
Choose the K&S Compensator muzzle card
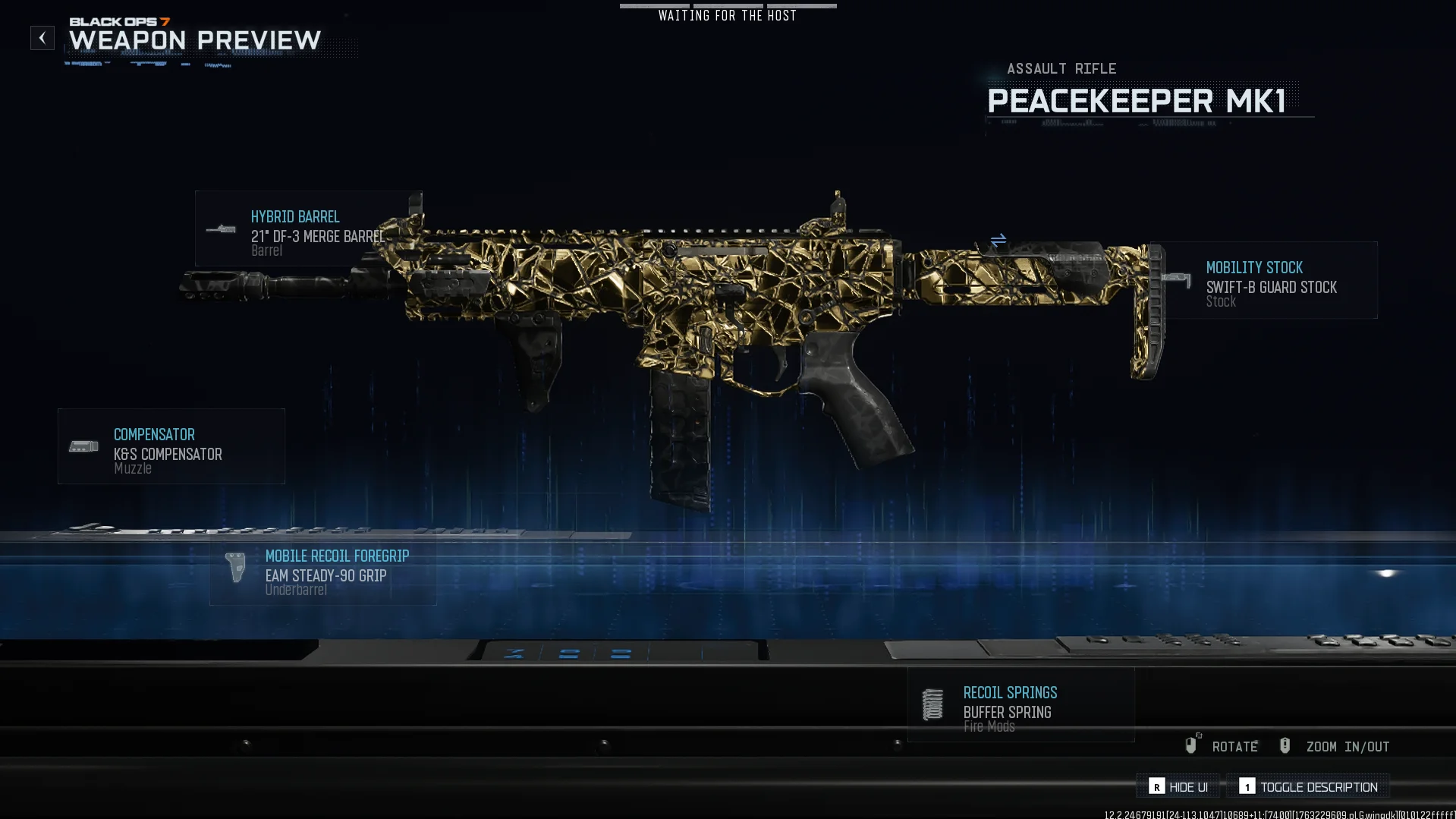click(171, 446)
